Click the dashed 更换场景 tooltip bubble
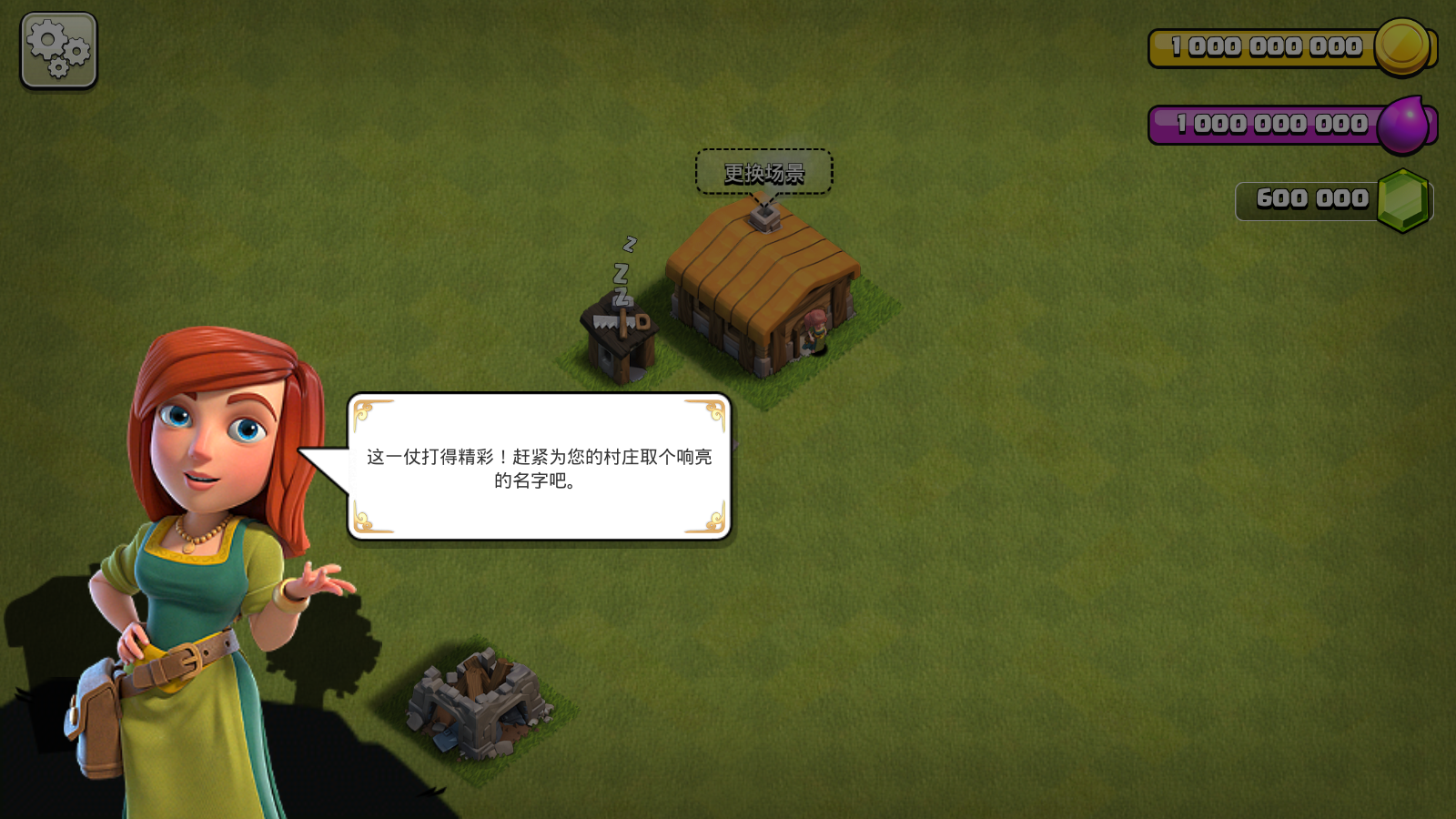Viewport: 1456px width, 819px height. pos(764,173)
